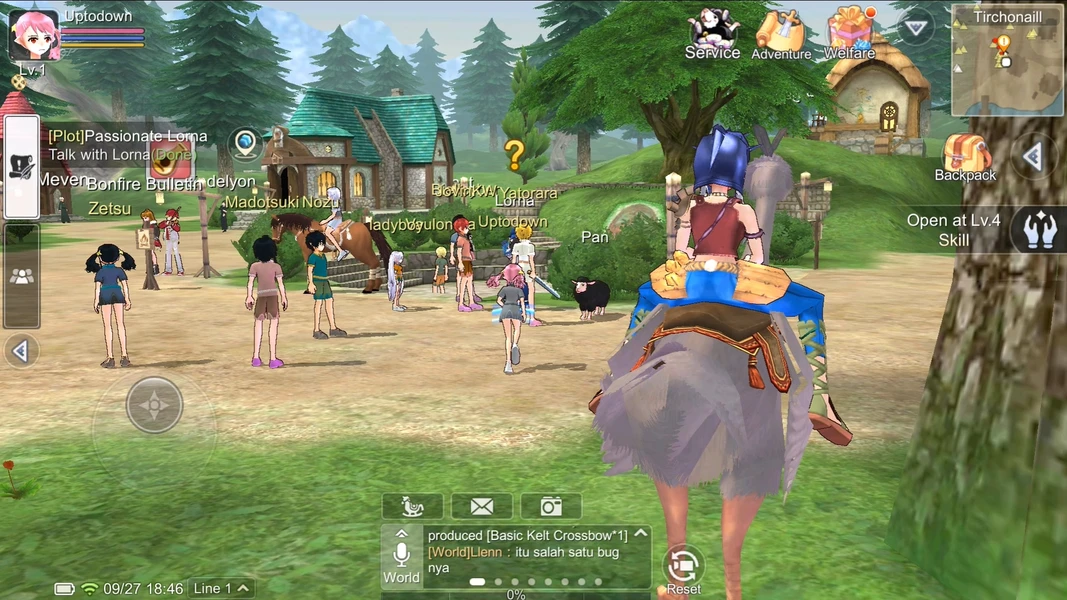Switch to the party members tab

click(x=21, y=276)
